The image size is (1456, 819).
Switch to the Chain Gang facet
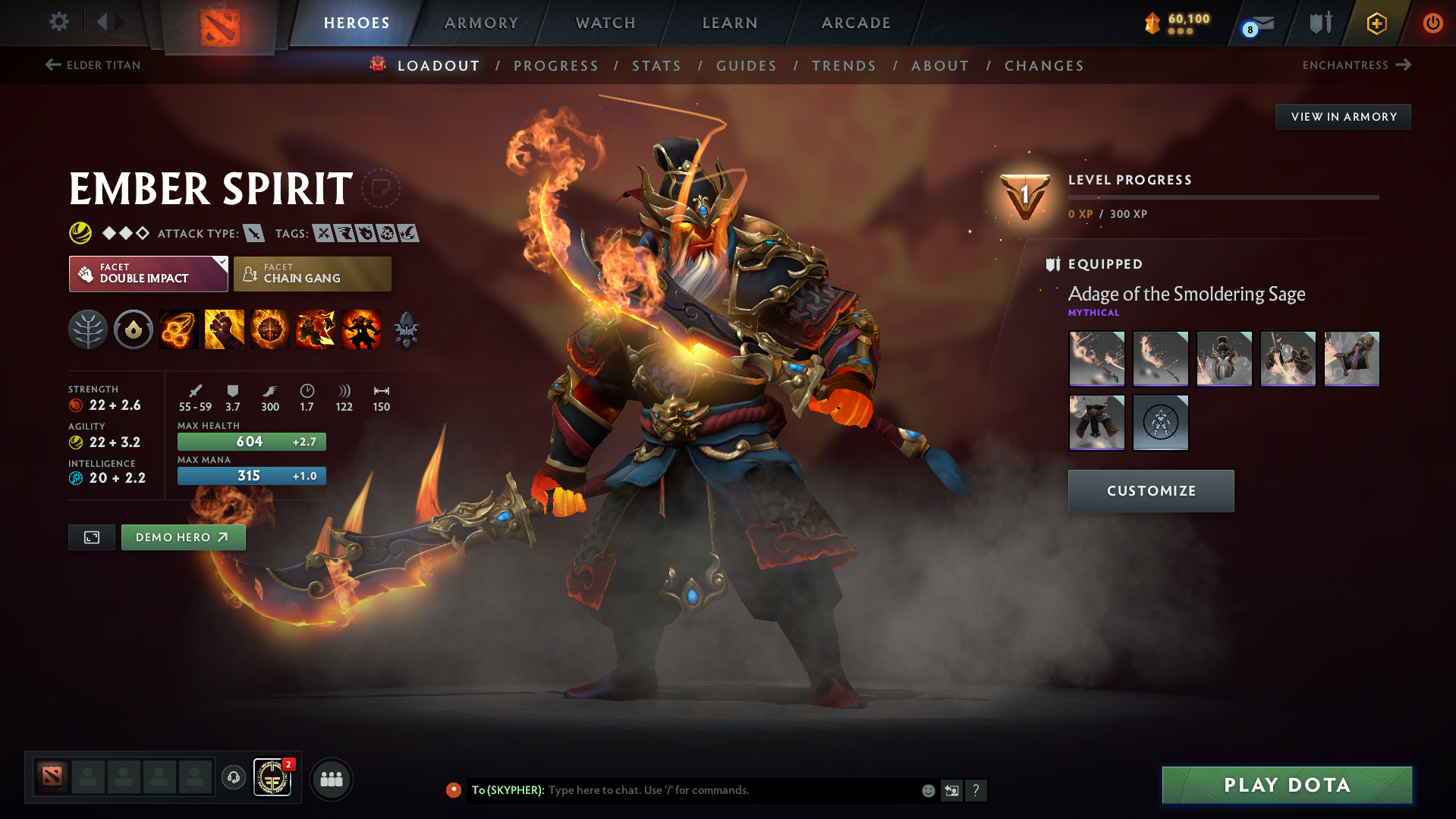312,273
